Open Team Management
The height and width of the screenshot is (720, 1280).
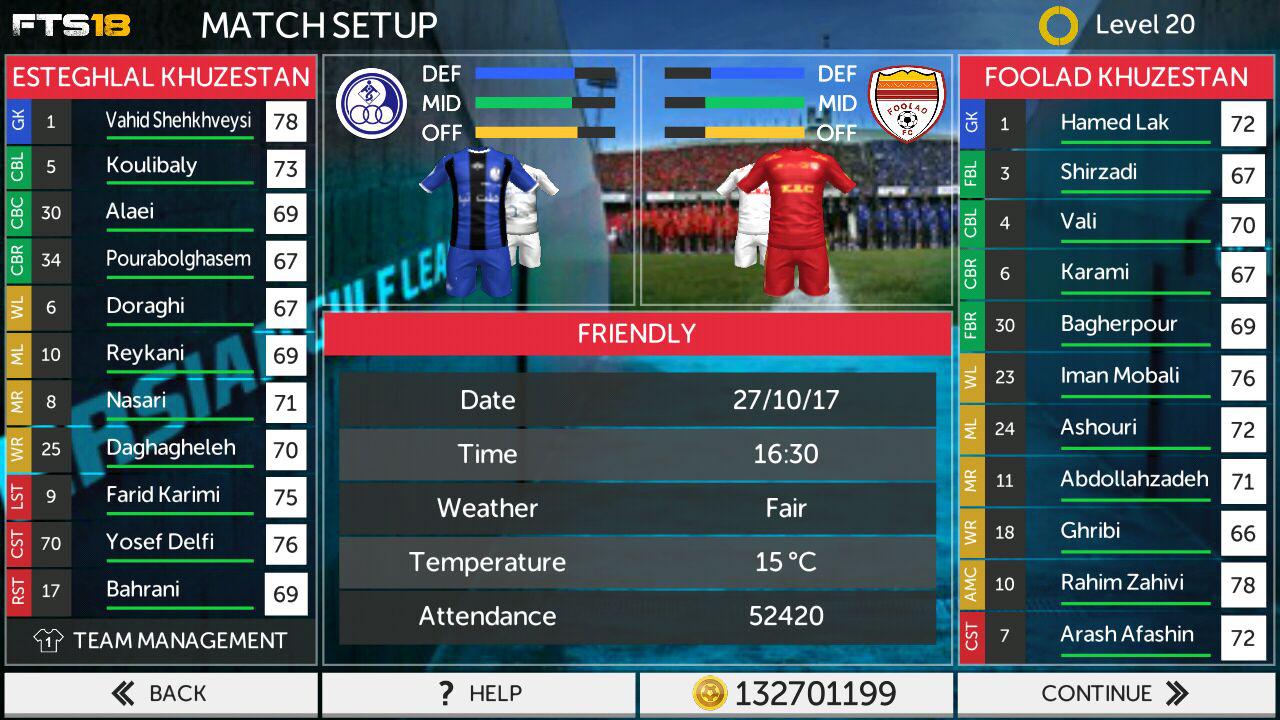[x=161, y=641]
